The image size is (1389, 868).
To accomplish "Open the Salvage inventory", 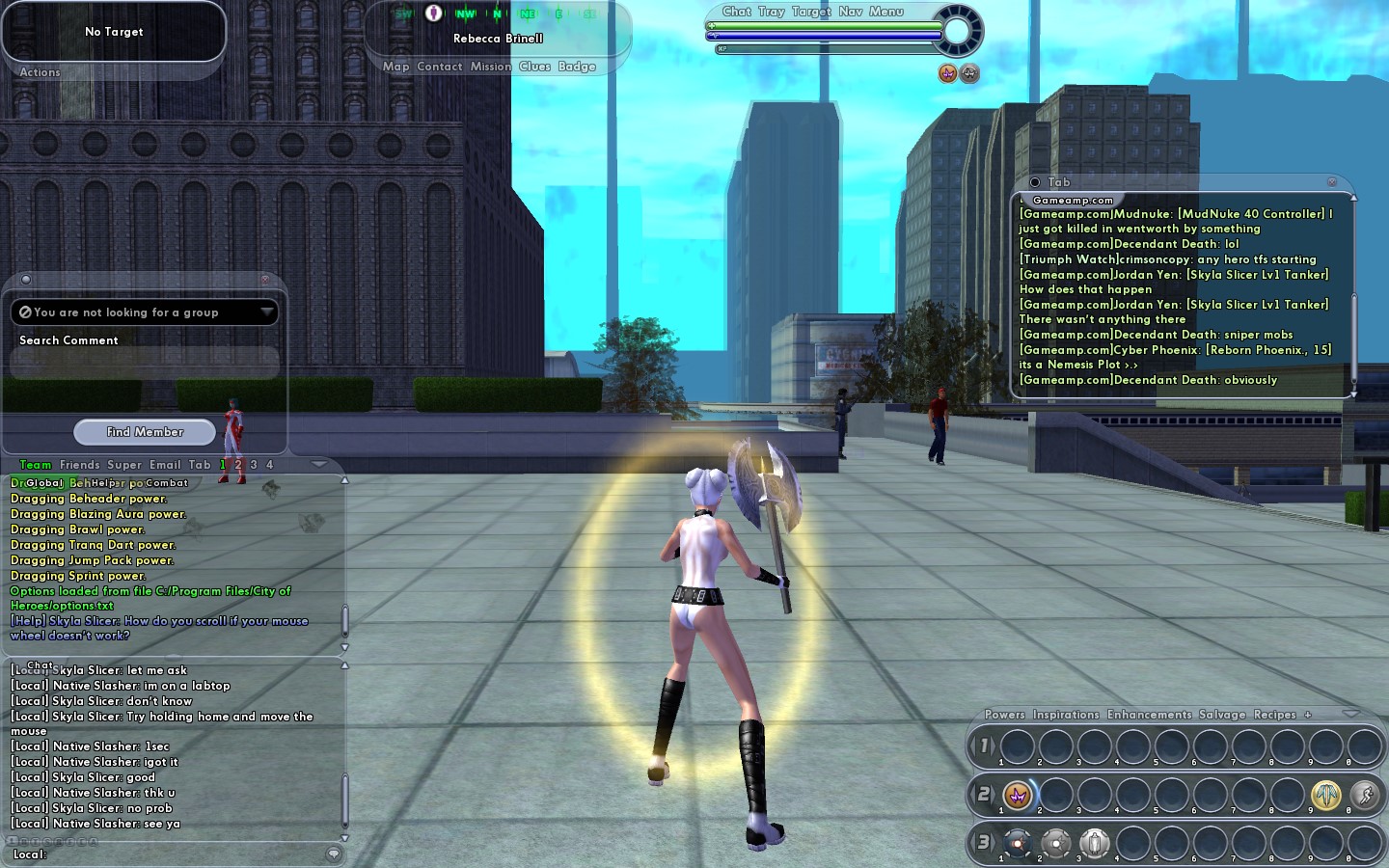I will [x=1222, y=715].
